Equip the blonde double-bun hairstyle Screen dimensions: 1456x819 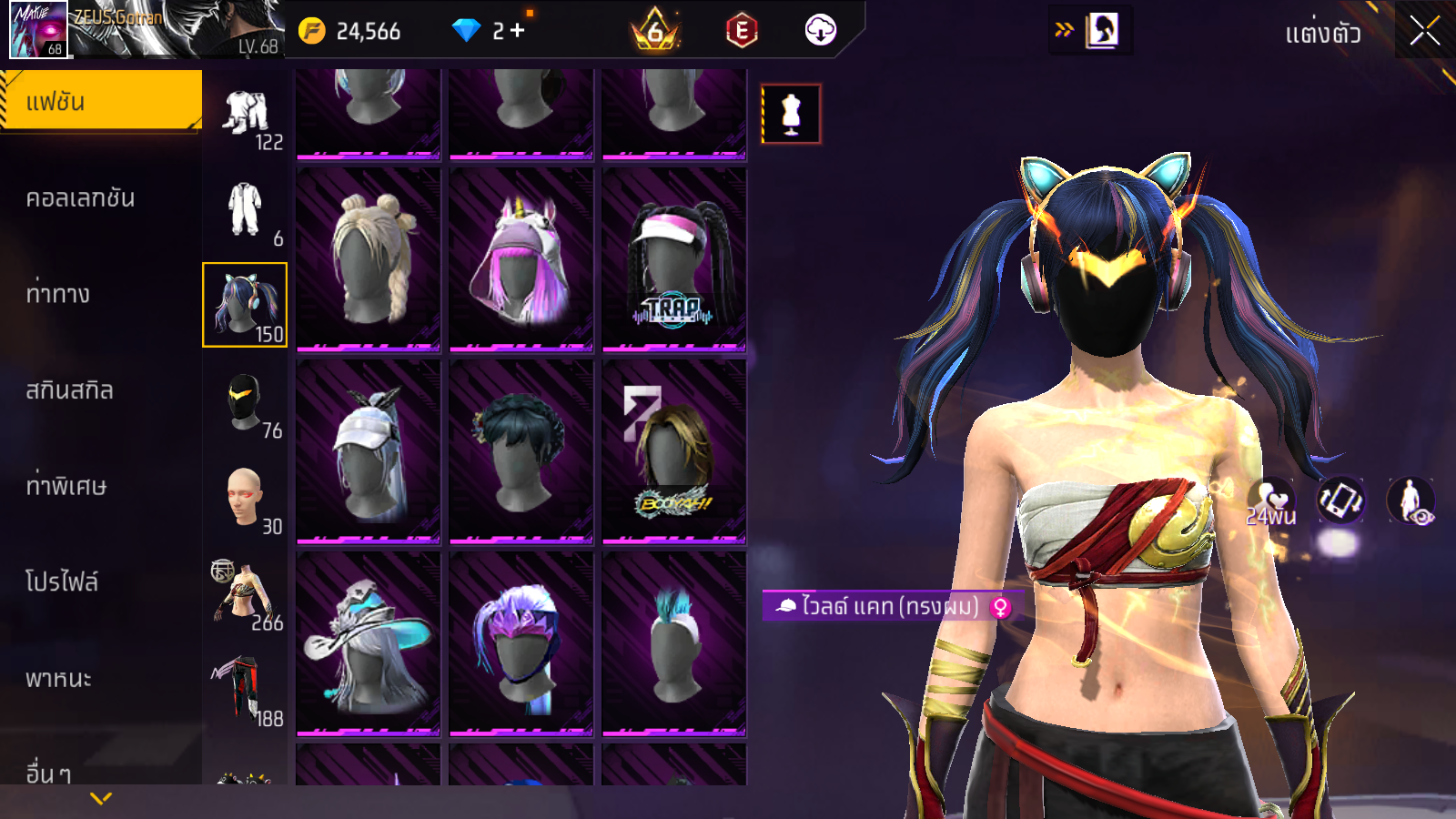click(369, 258)
